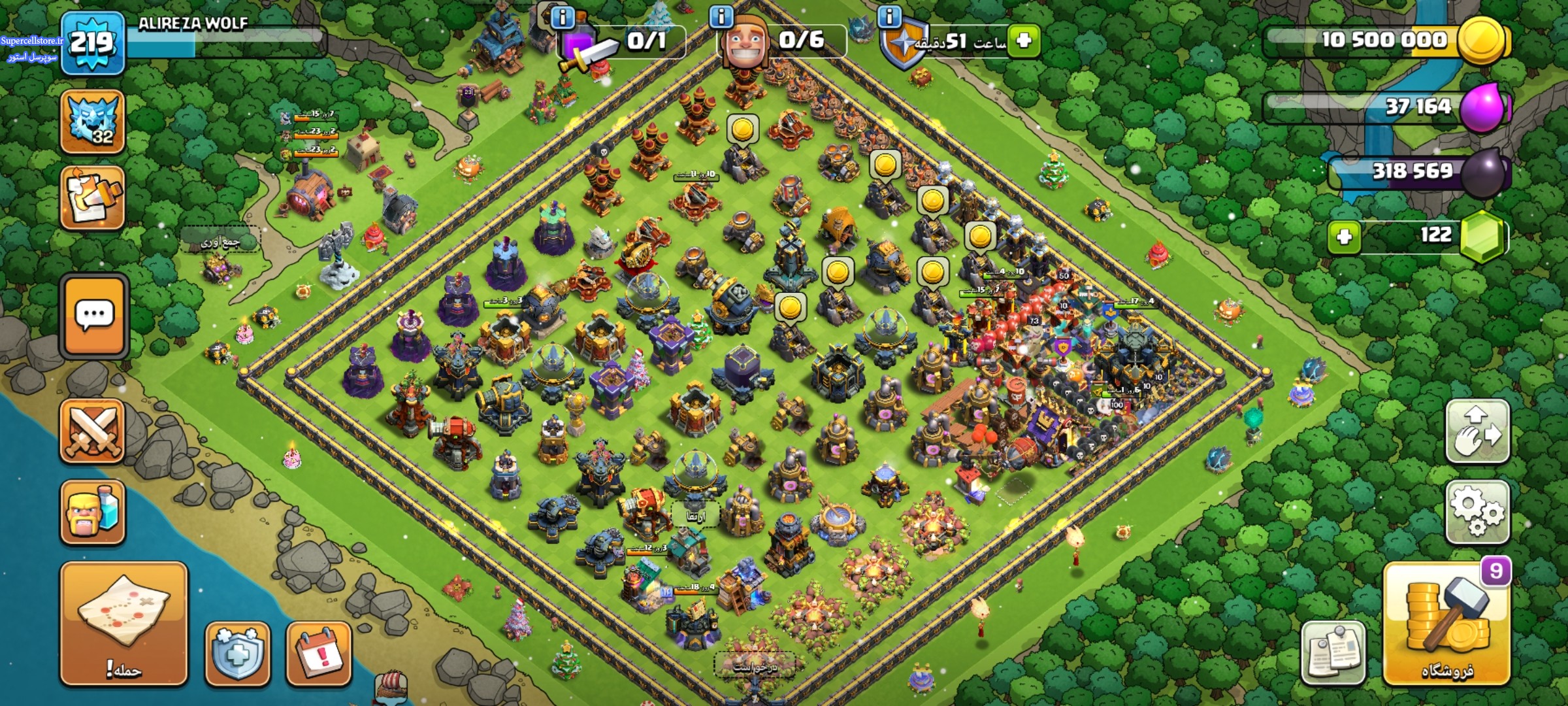Open the Shop with hammer and coins
This screenshot has width=1568, height=706.
click(1446, 623)
